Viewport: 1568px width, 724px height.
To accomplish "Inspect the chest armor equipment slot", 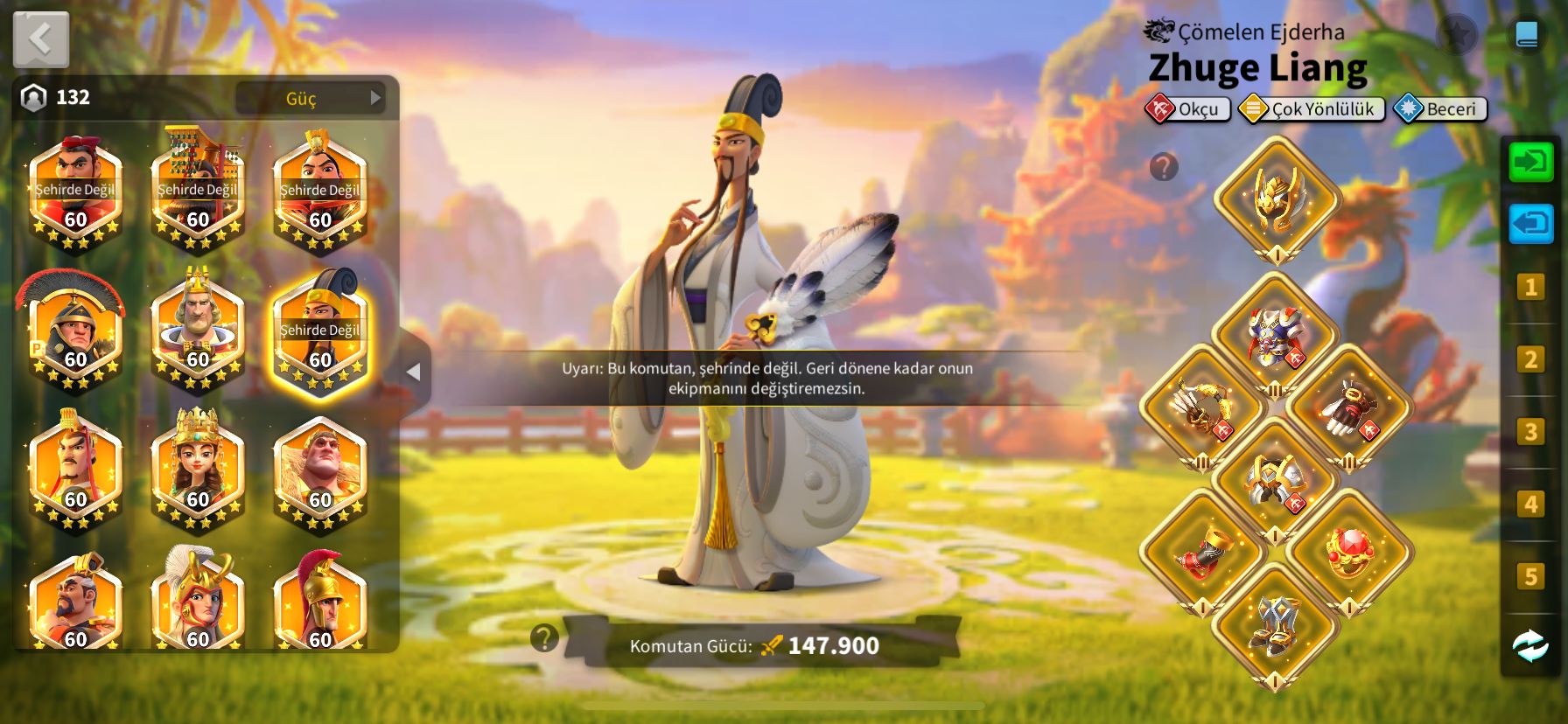I will click(1276, 335).
